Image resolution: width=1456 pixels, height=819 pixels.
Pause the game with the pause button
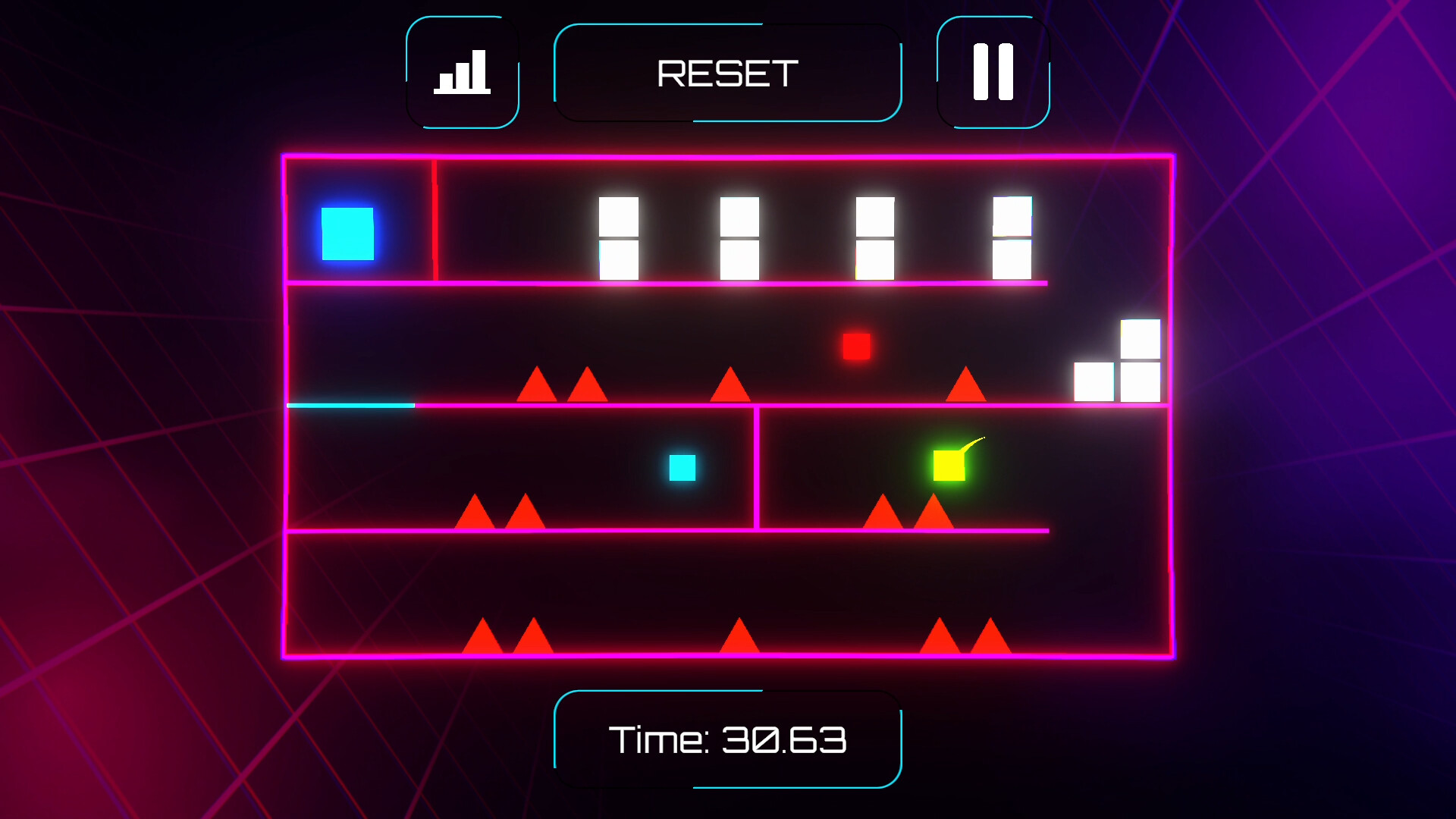tap(993, 72)
